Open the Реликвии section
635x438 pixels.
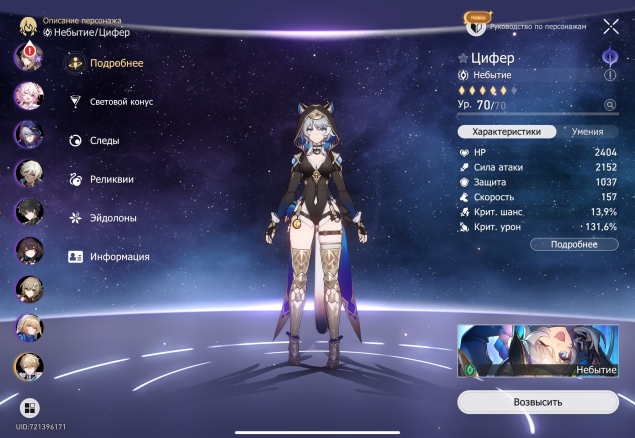tap(110, 179)
